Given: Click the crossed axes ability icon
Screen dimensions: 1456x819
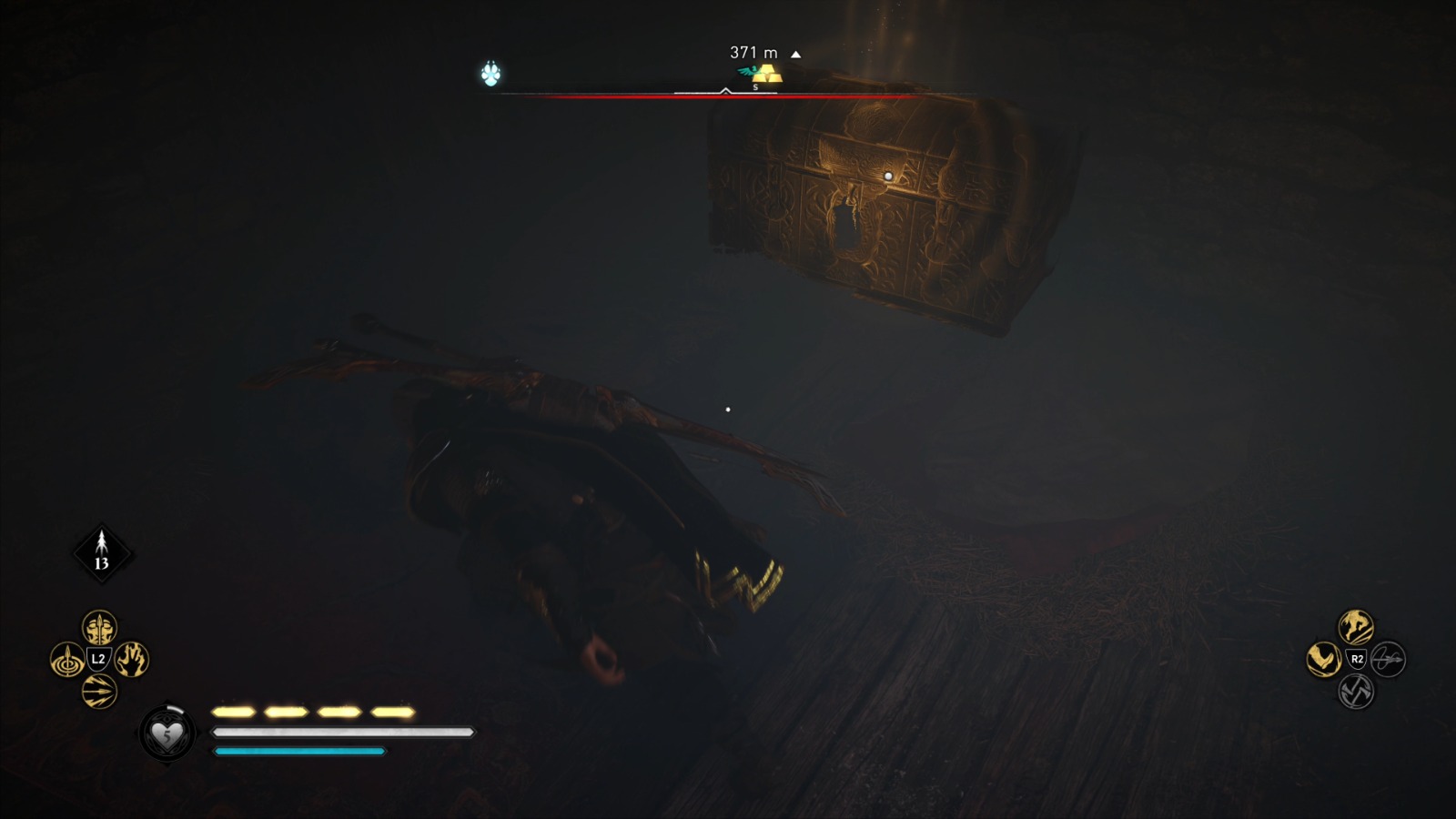Looking at the screenshot, I should coord(1357,692).
